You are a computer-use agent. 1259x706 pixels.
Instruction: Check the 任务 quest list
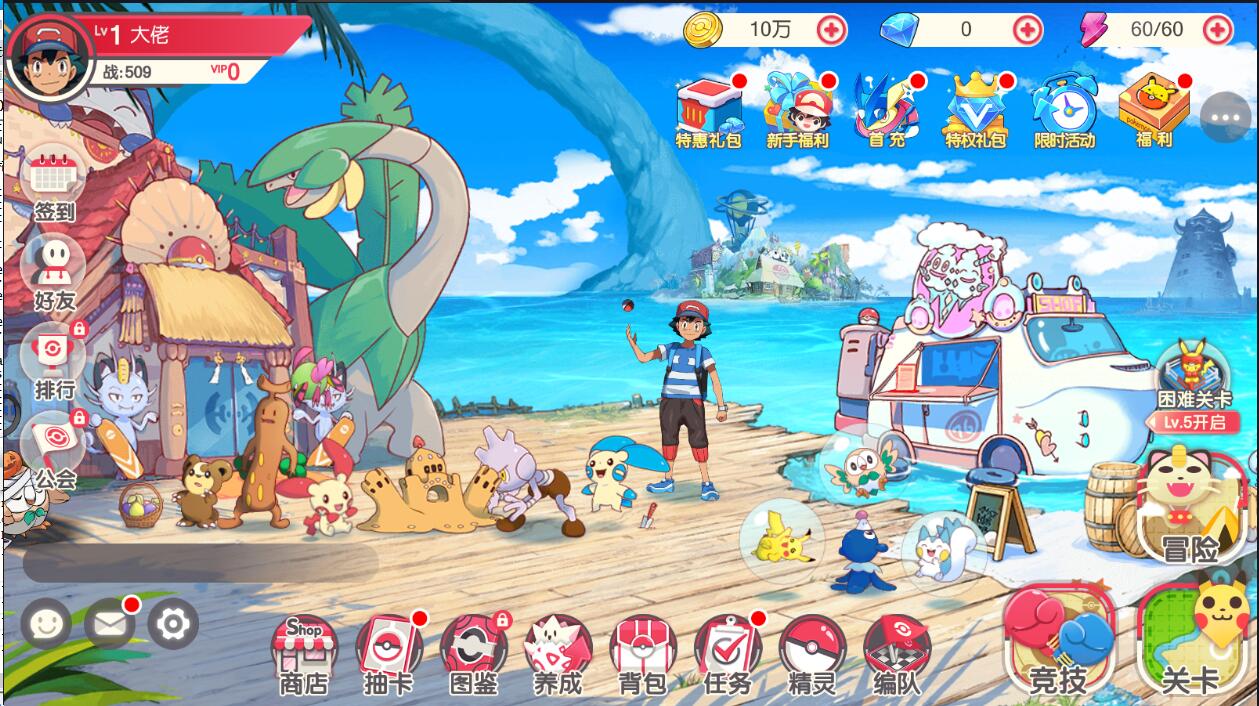[x=727, y=650]
